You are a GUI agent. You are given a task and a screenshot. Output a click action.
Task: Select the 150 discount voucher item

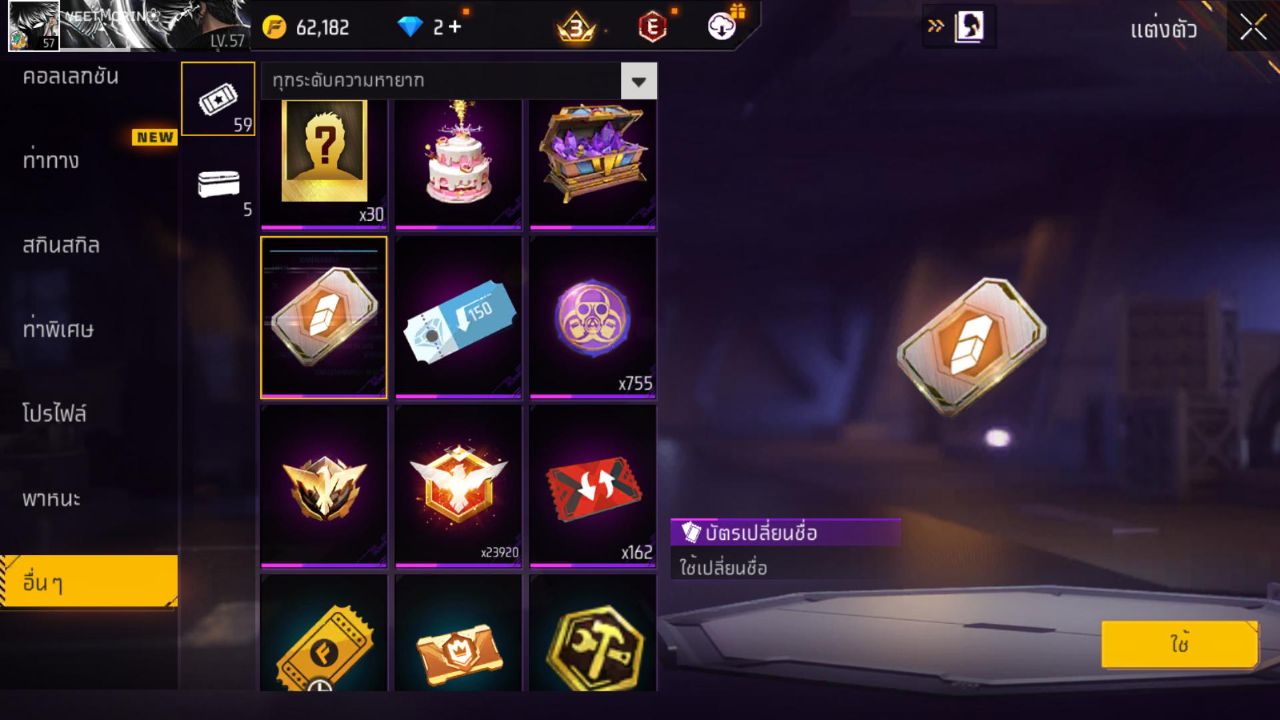click(458, 318)
